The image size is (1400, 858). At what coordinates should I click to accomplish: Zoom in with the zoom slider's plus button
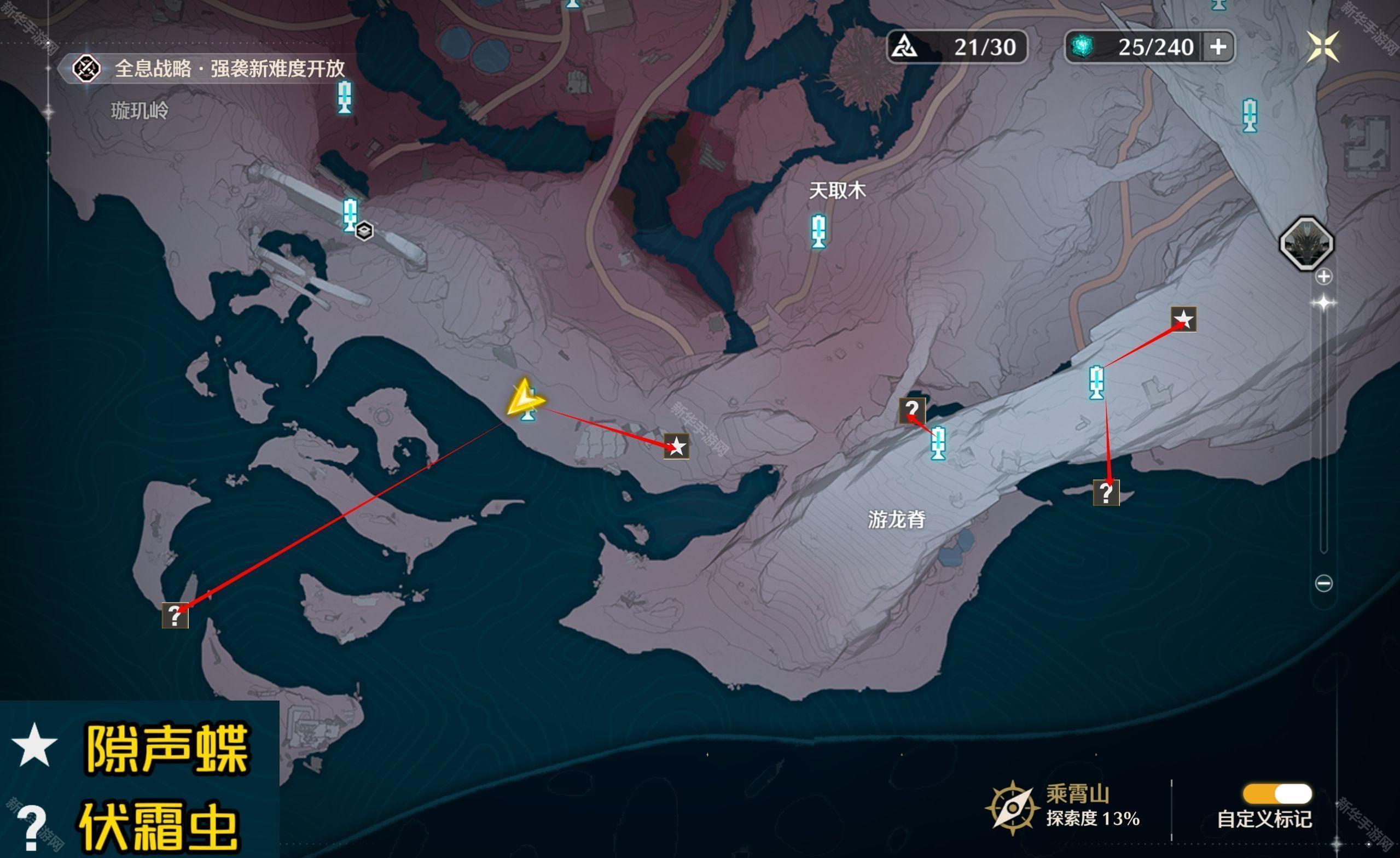tap(1324, 277)
